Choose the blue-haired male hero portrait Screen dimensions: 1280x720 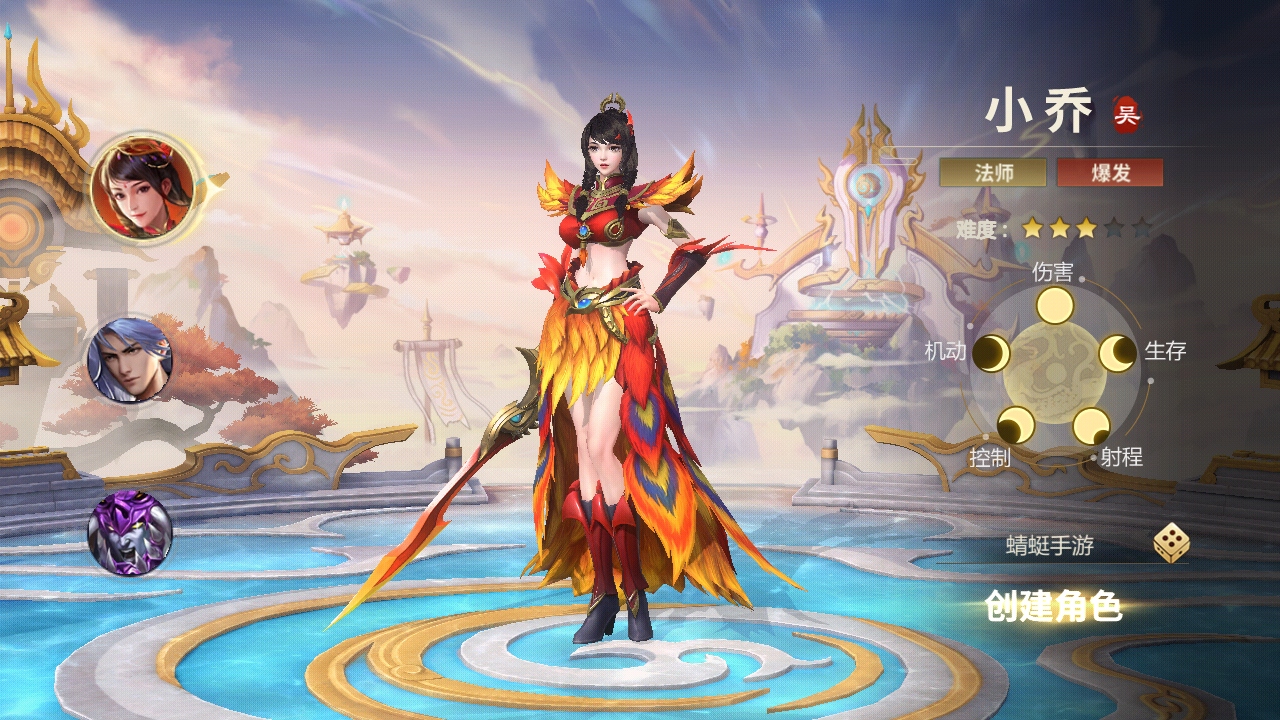129,360
